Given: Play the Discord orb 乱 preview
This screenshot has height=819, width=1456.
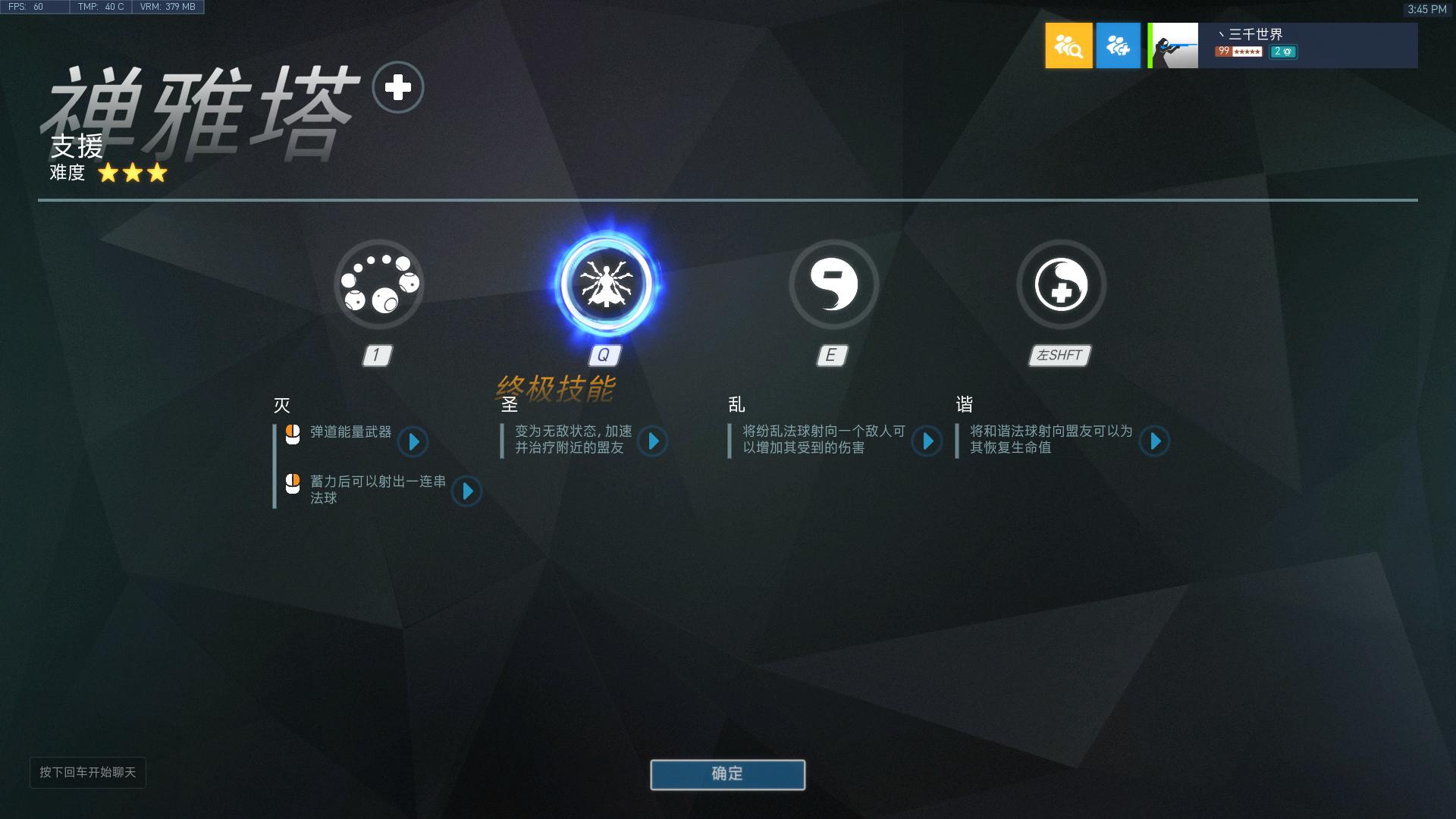Looking at the screenshot, I should pos(927,441).
